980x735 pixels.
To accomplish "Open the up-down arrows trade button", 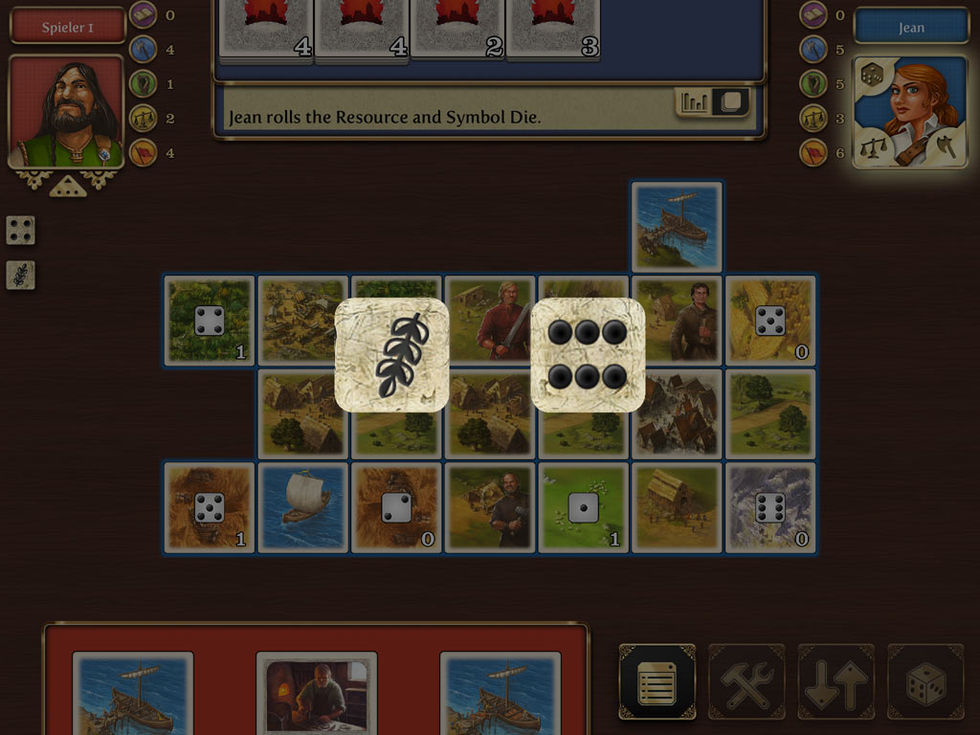I will point(836,682).
